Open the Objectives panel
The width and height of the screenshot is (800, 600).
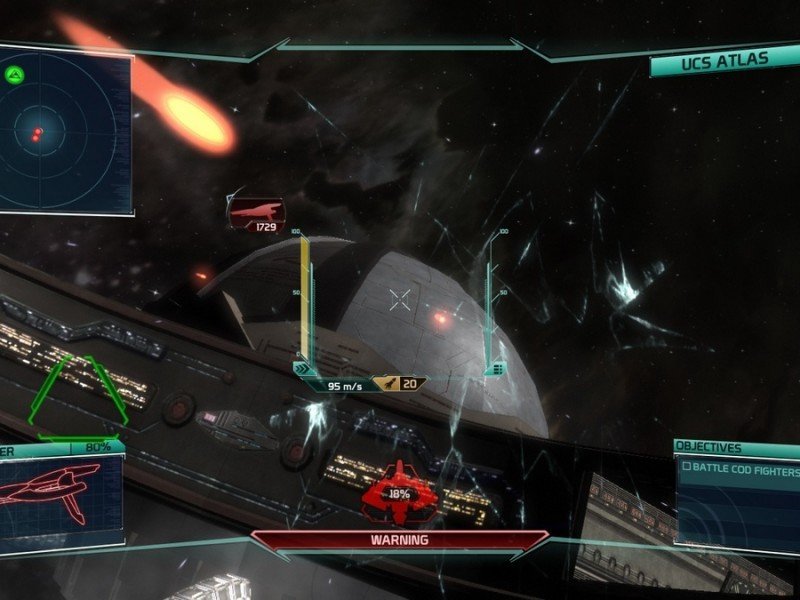pyautogui.click(x=708, y=447)
